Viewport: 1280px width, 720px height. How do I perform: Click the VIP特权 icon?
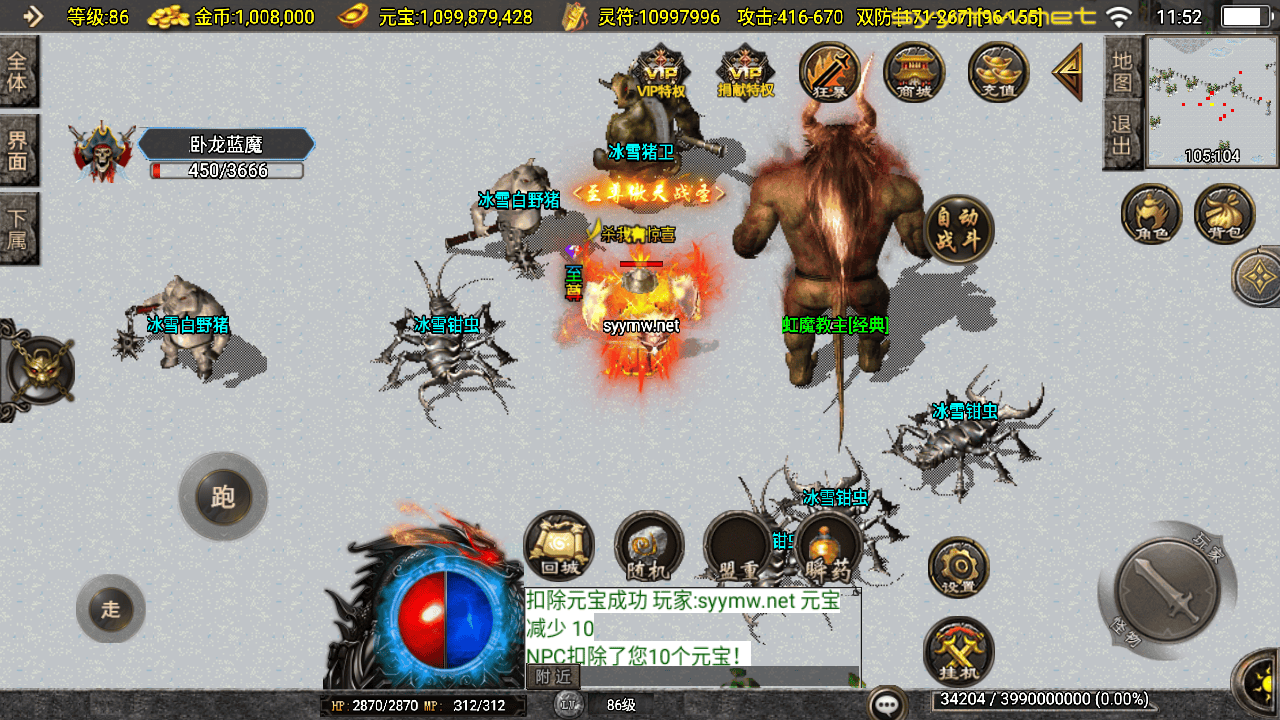coord(661,72)
